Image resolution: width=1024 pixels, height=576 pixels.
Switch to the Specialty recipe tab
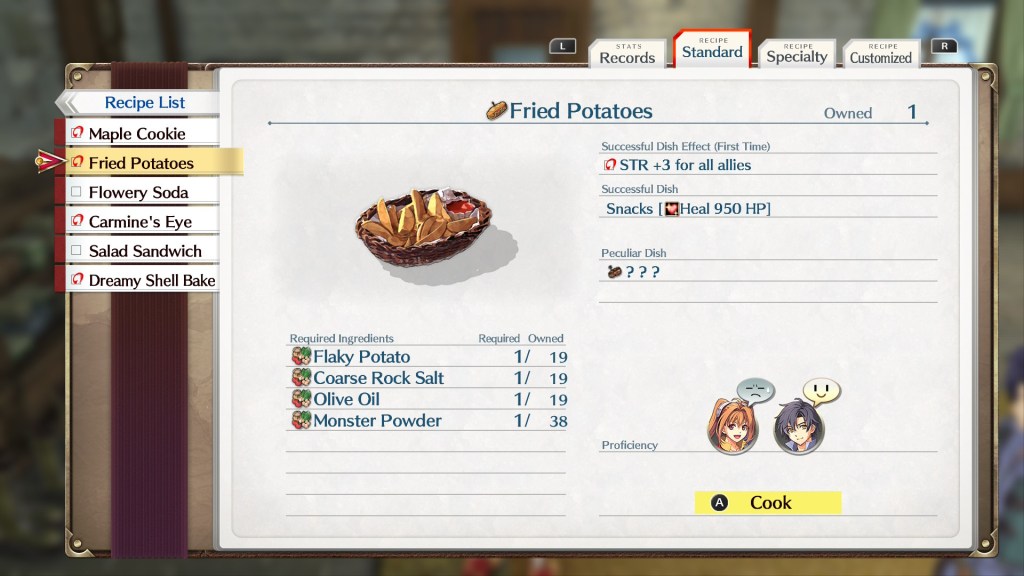(x=796, y=56)
